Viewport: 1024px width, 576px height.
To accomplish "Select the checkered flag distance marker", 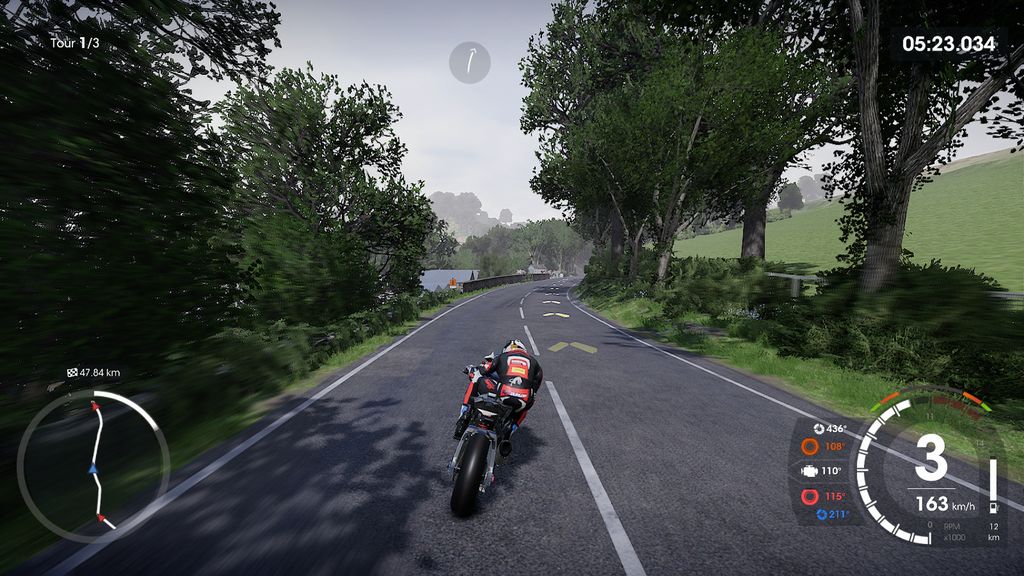I will pyautogui.click(x=72, y=373).
